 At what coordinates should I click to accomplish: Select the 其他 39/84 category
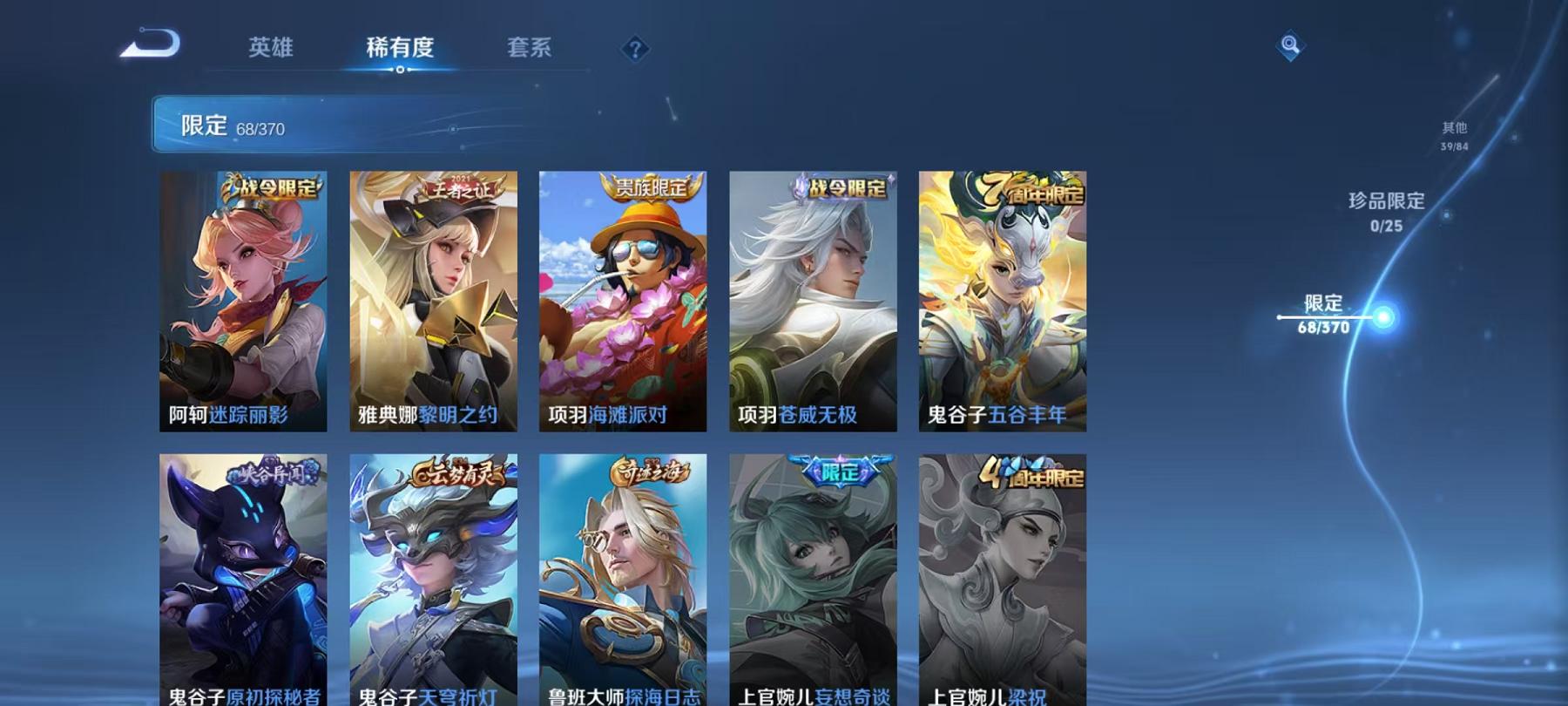pyautogui.click(x=1453, y=135)
